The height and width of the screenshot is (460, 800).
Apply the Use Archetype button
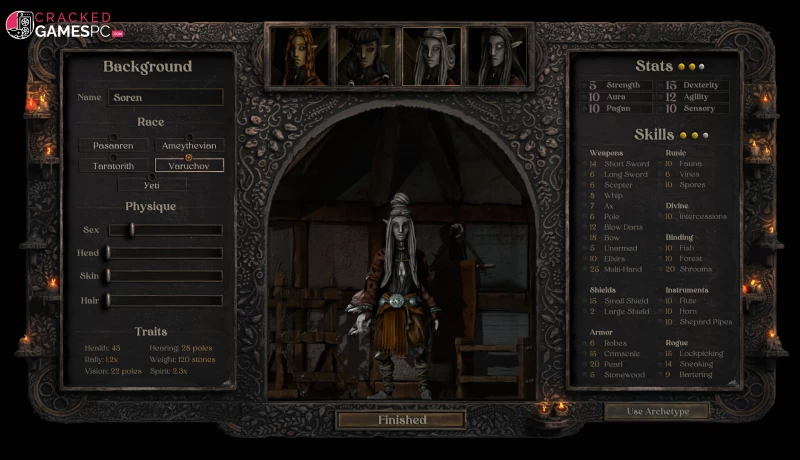click(656, 411)
